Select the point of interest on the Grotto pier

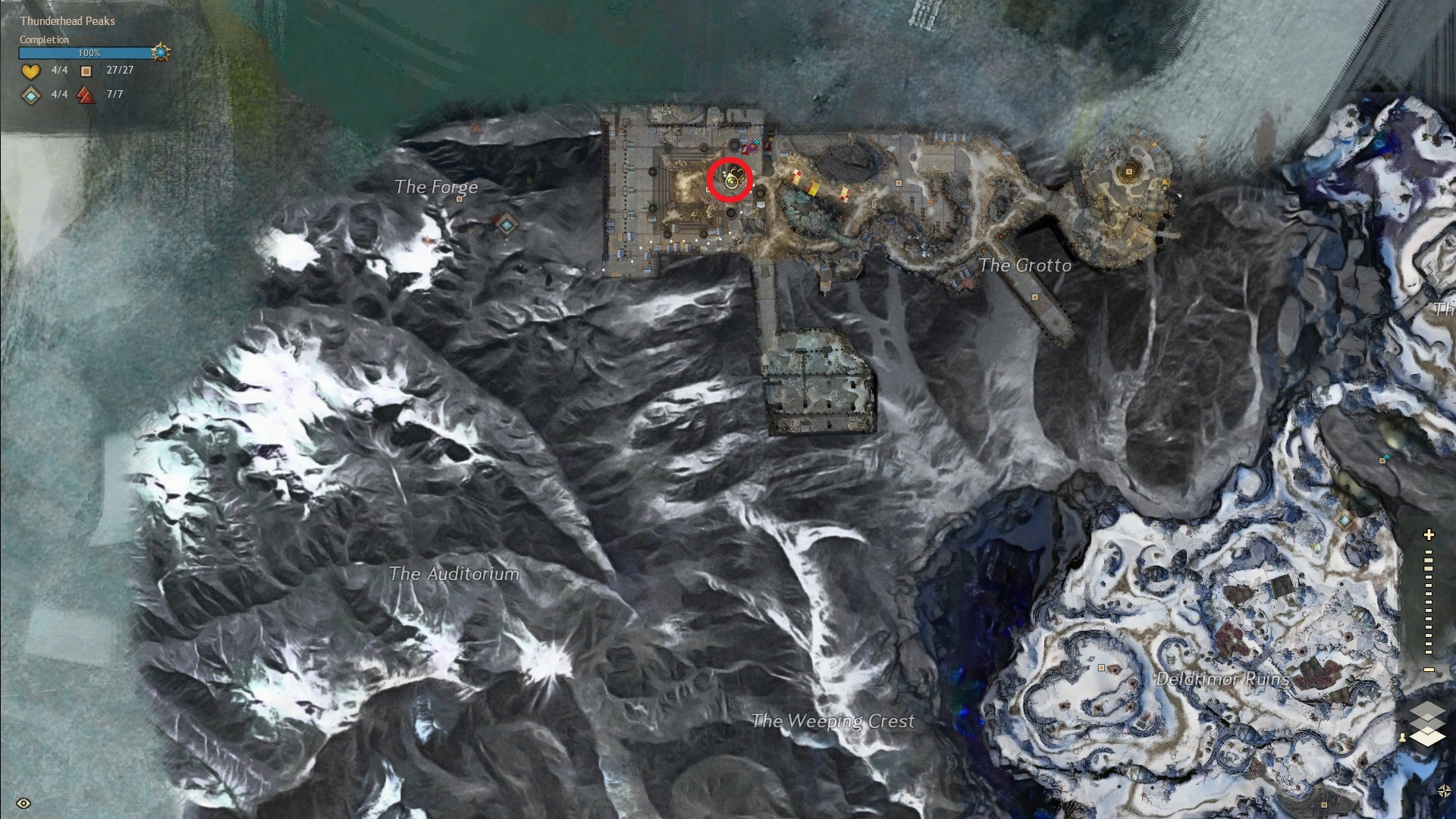point(1035,297)
